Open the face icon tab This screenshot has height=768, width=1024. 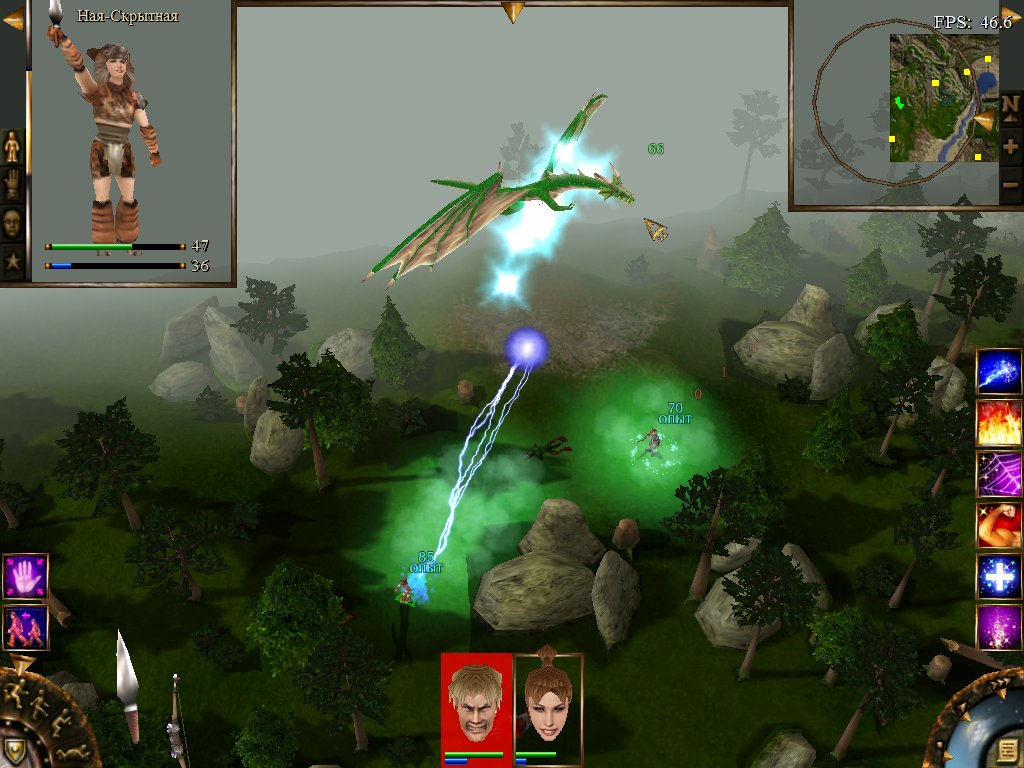pyautogui.click(x=12, y=222)
